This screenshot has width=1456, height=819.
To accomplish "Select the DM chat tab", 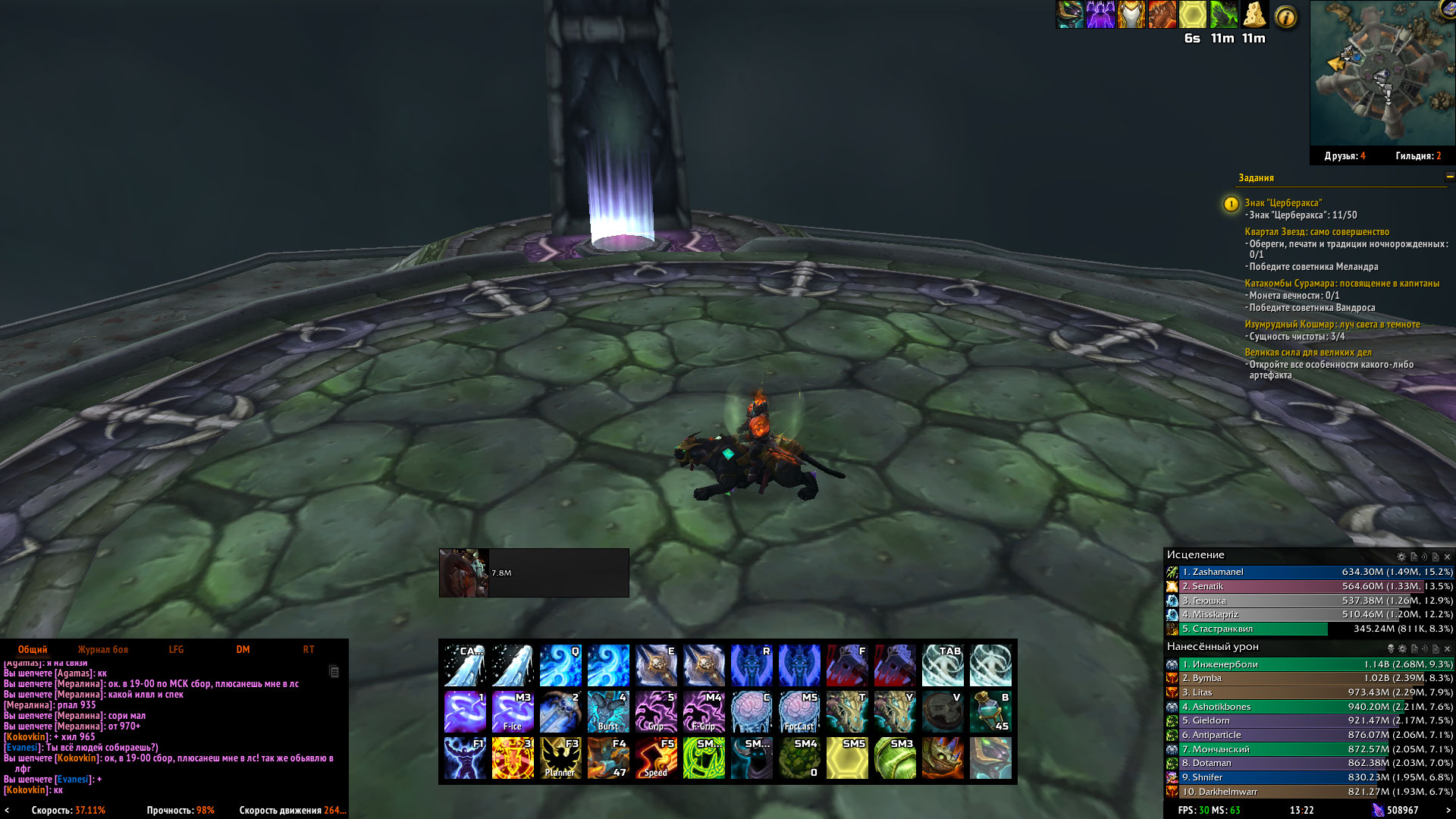I will tap(243, 649).
